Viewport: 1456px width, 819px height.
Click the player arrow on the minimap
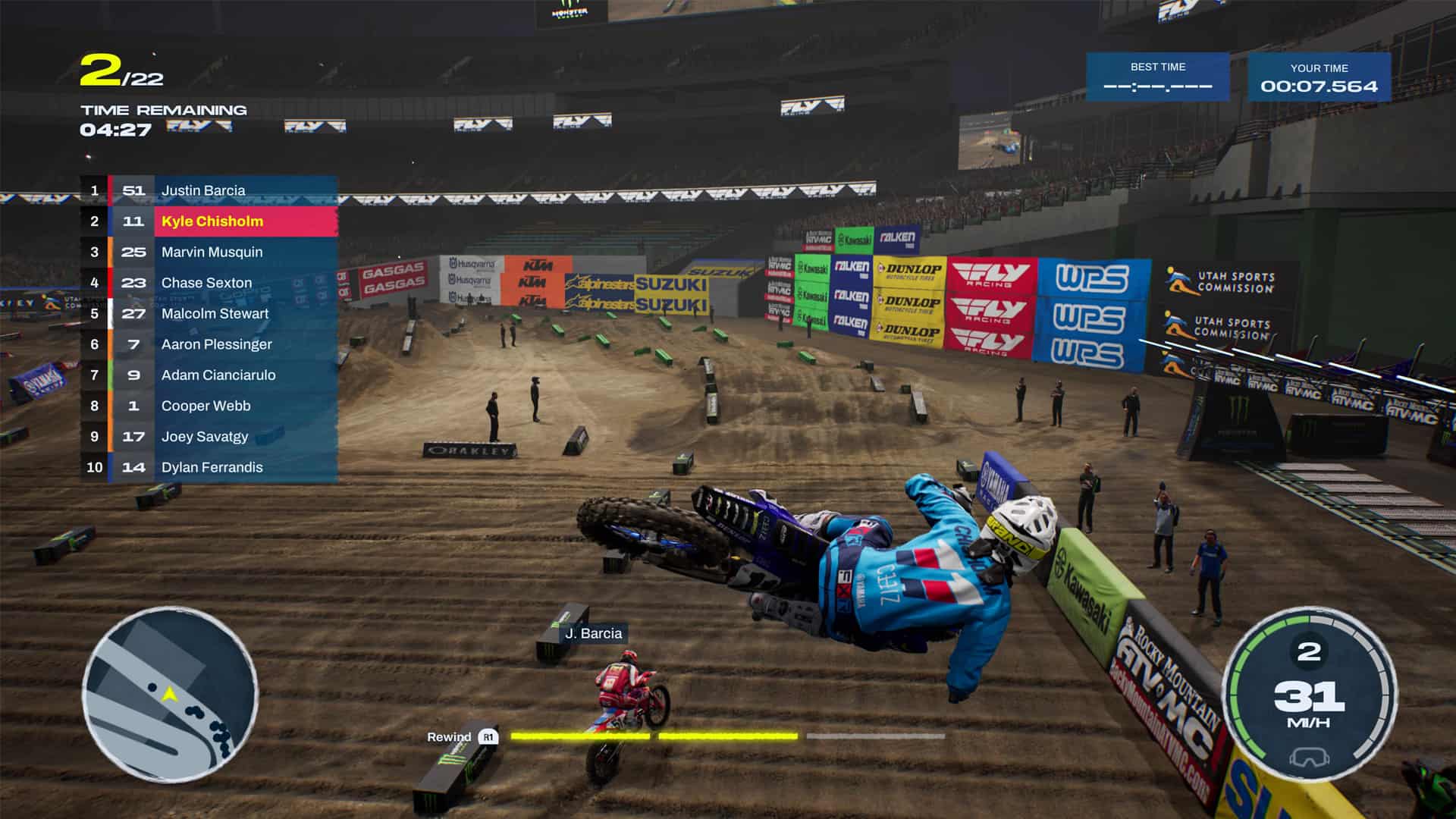pyautogui.click(x=168, y=694)
